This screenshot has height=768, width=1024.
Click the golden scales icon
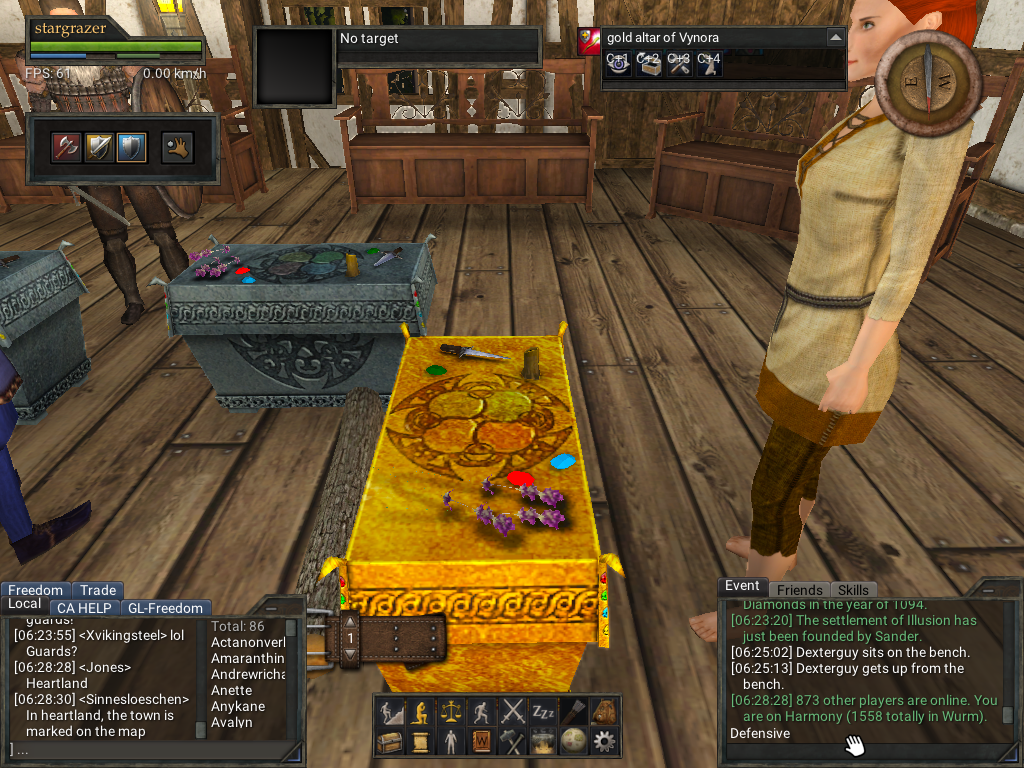pos(451,712)
